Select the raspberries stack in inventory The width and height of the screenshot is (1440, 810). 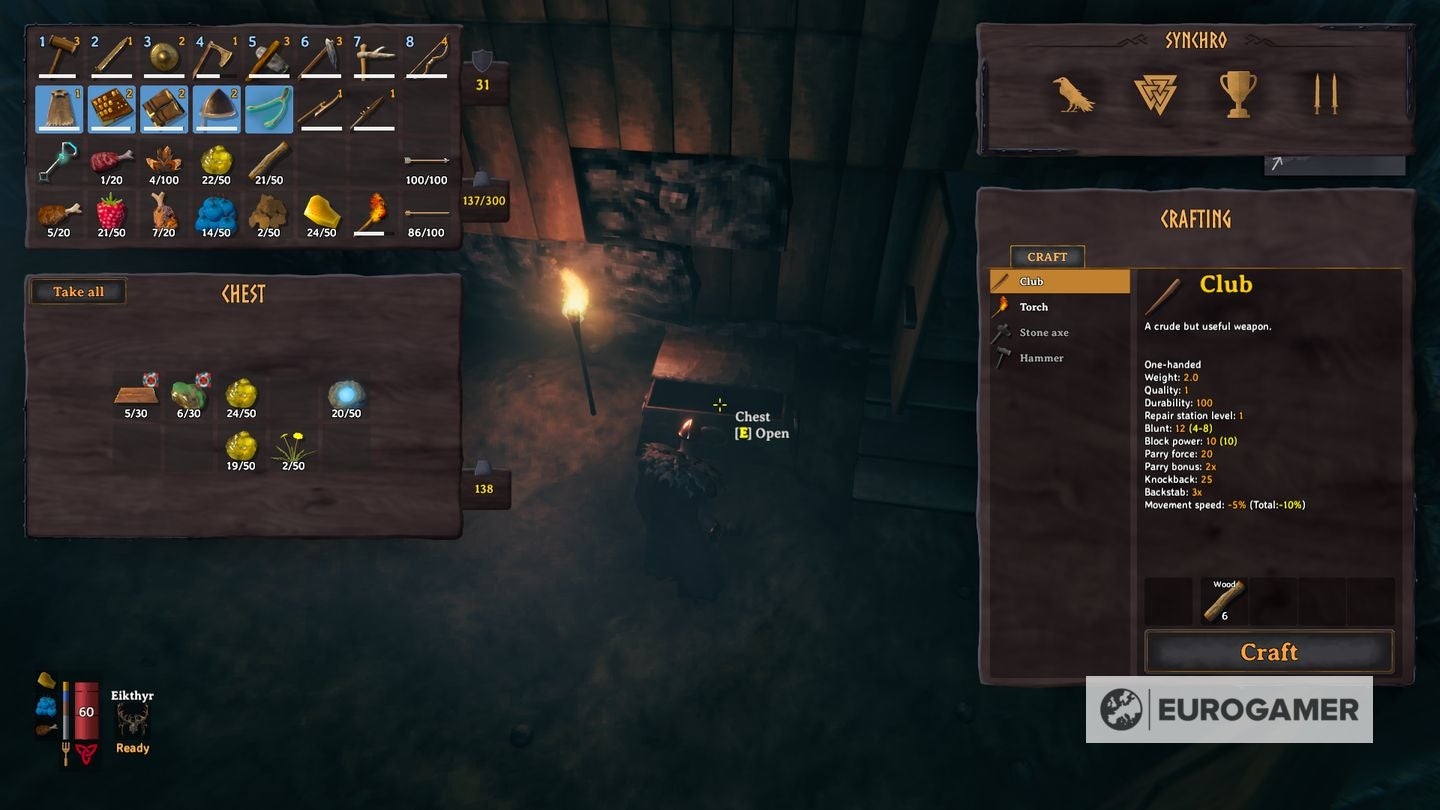(x=111, y=213)
